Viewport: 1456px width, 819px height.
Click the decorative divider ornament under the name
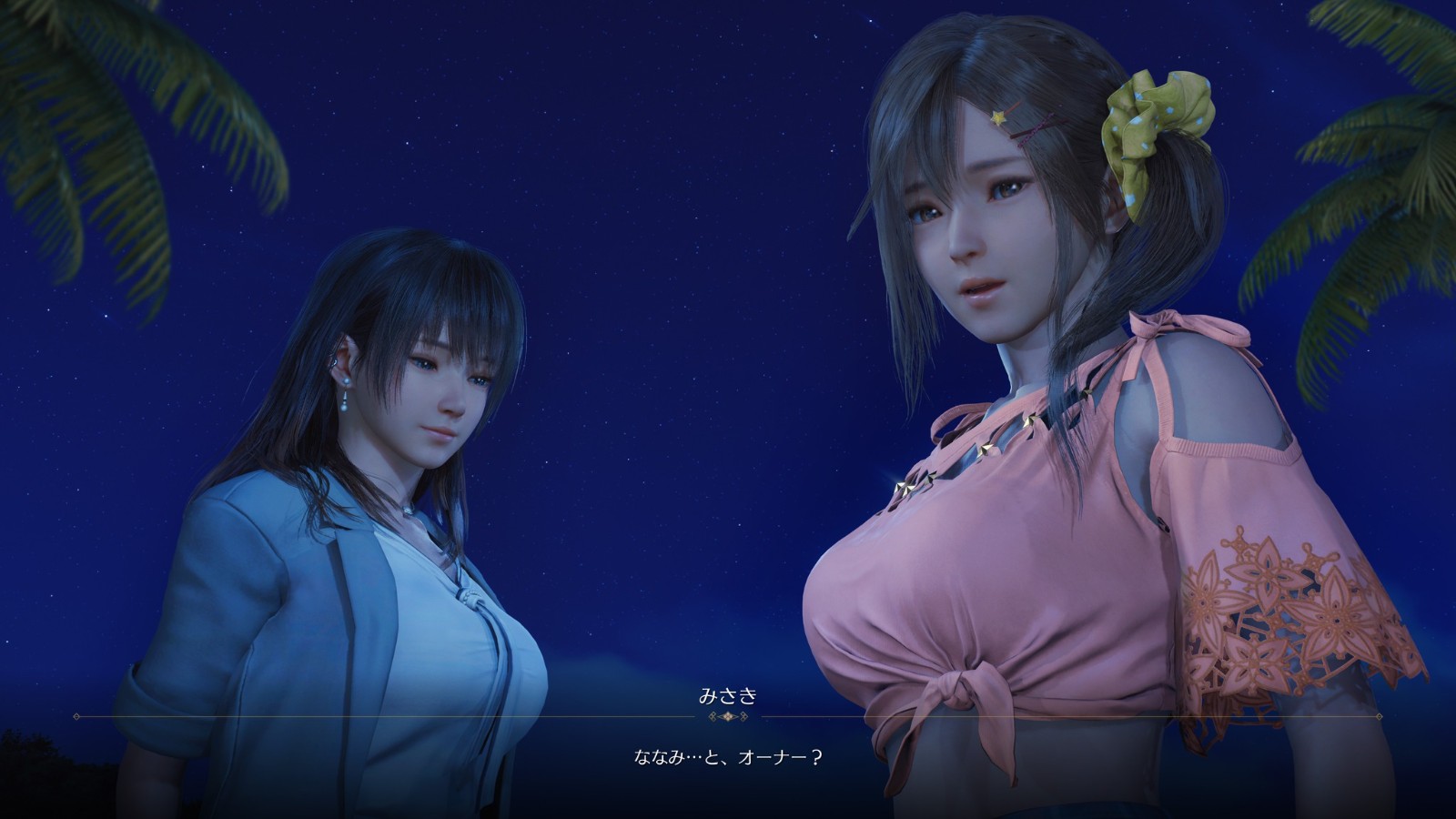click(x=726, y=717)
